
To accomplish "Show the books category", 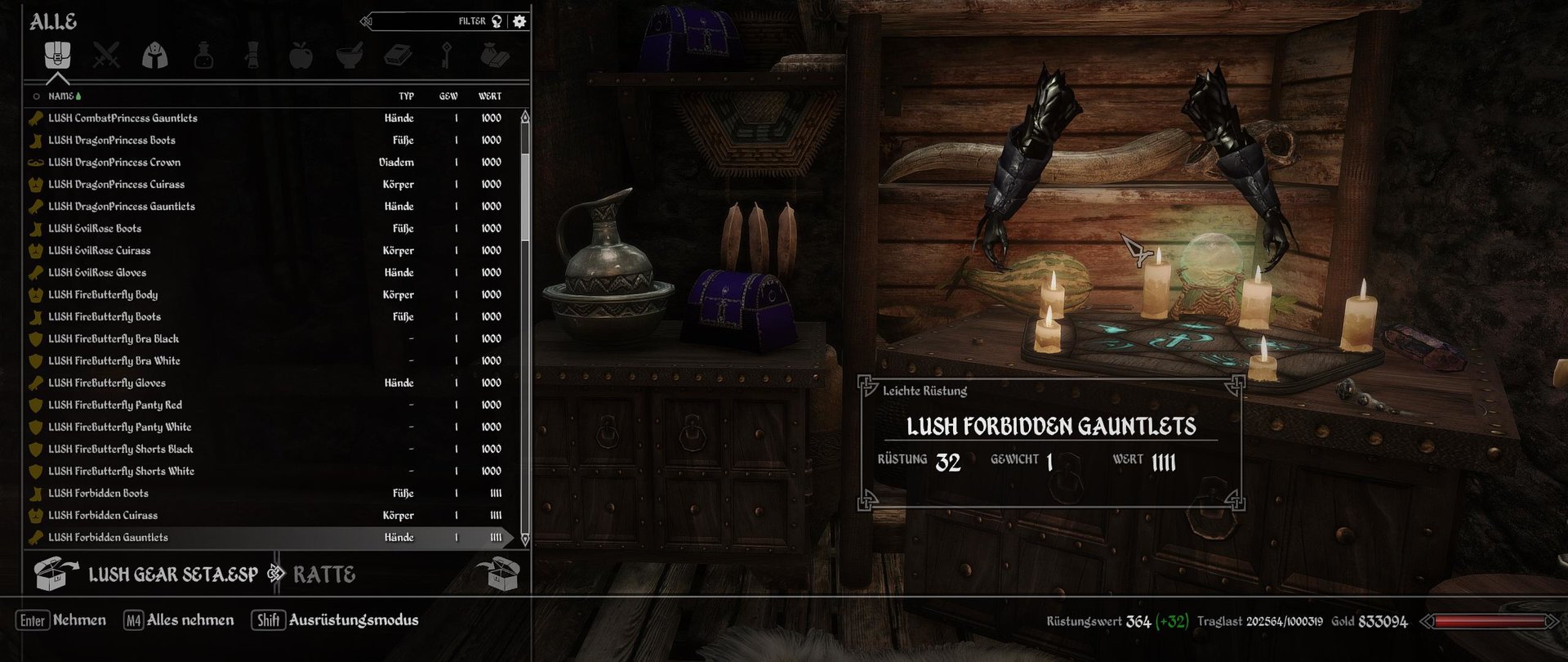I will click(398, 56).
